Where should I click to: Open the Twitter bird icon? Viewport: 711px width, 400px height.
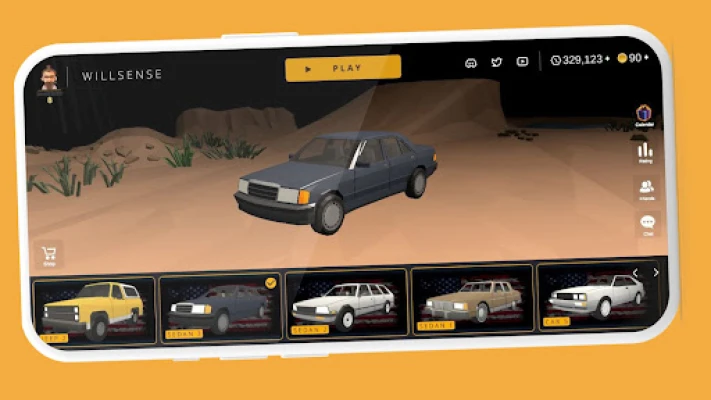[x=496, y=62]
